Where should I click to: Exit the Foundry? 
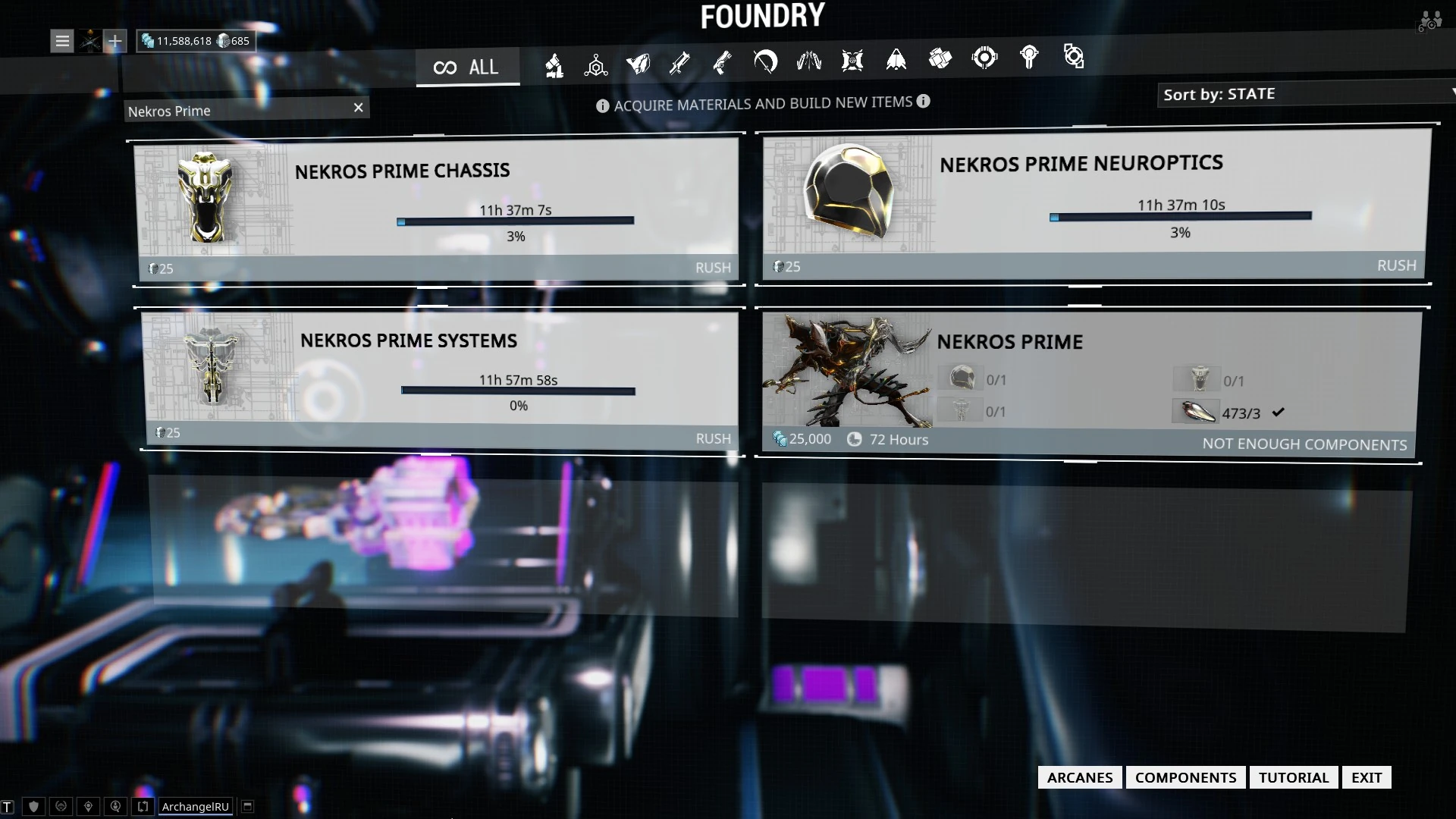point(1366,777)
